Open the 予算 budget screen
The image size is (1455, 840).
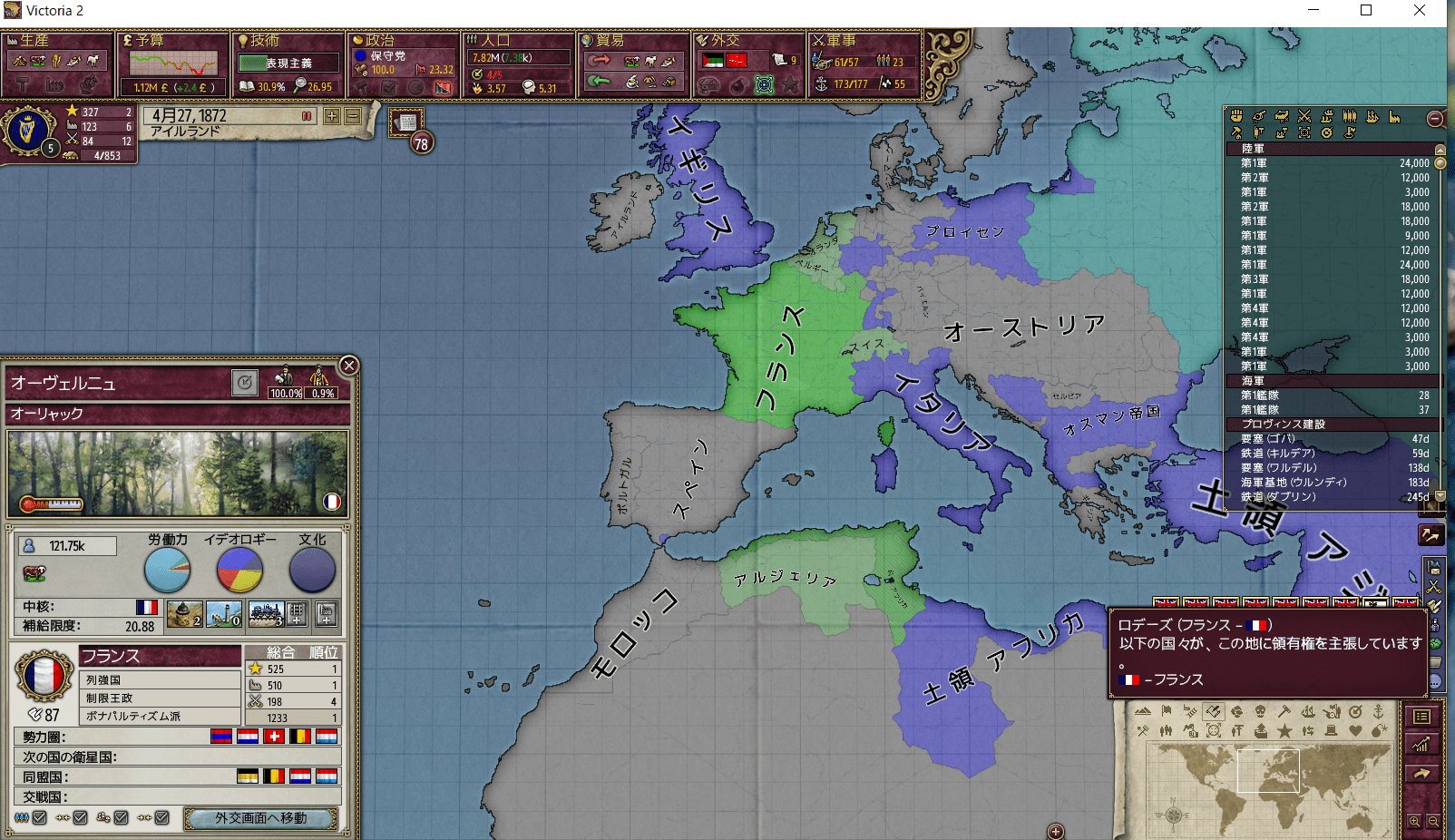(x=174, y=63)
